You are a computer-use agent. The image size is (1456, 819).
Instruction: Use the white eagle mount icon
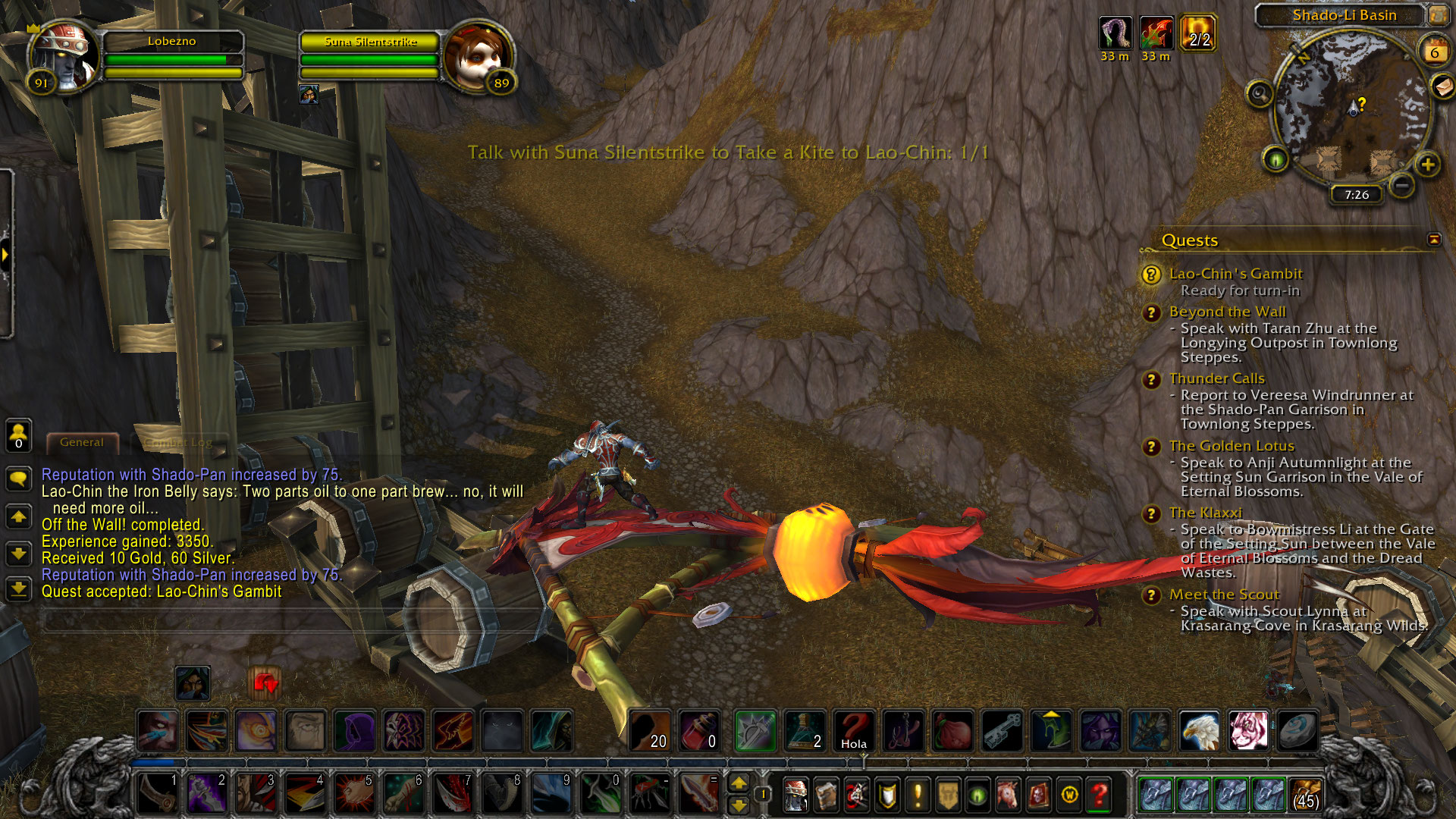1199,731
